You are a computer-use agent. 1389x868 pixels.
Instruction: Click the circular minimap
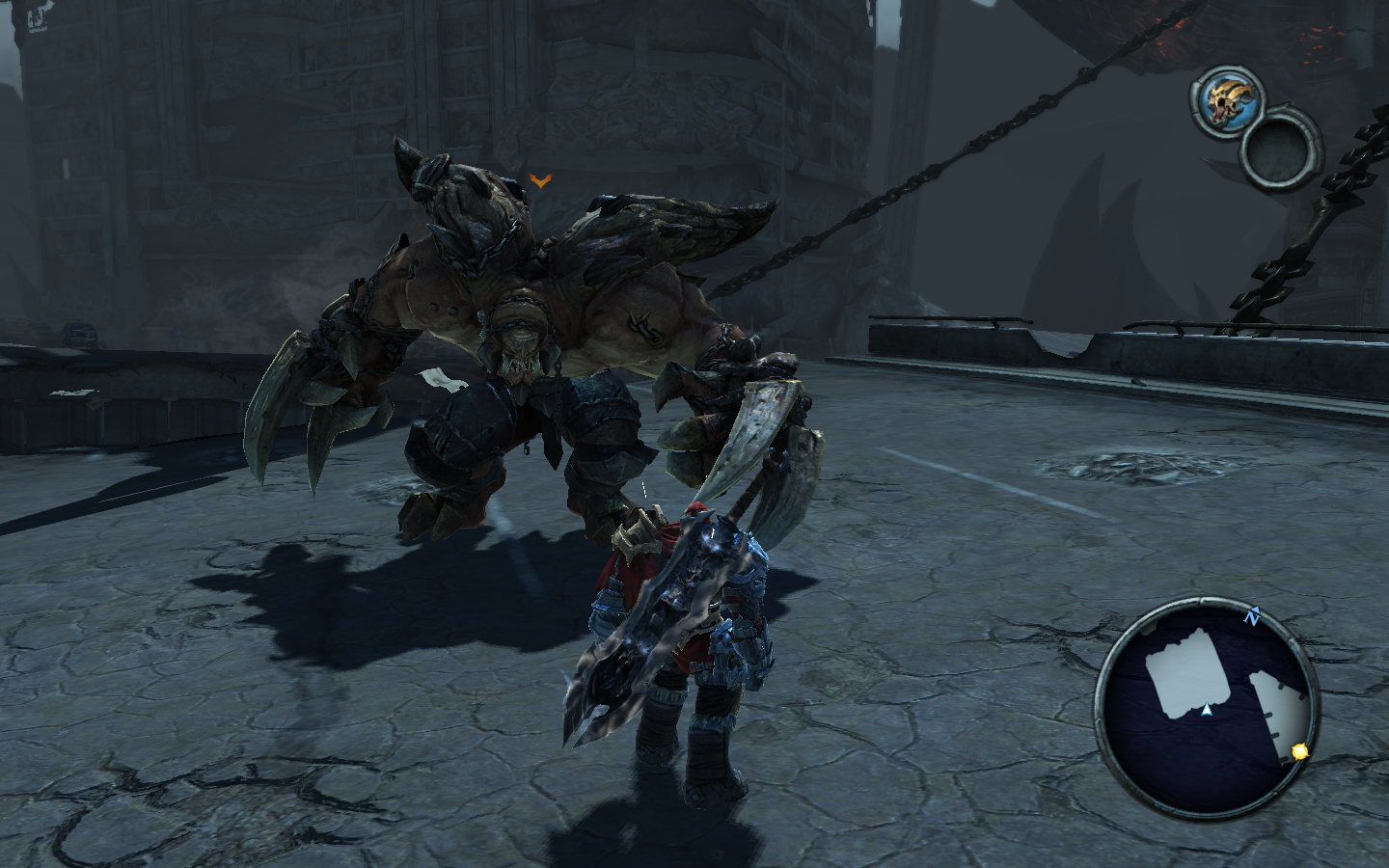(1206, 708)
